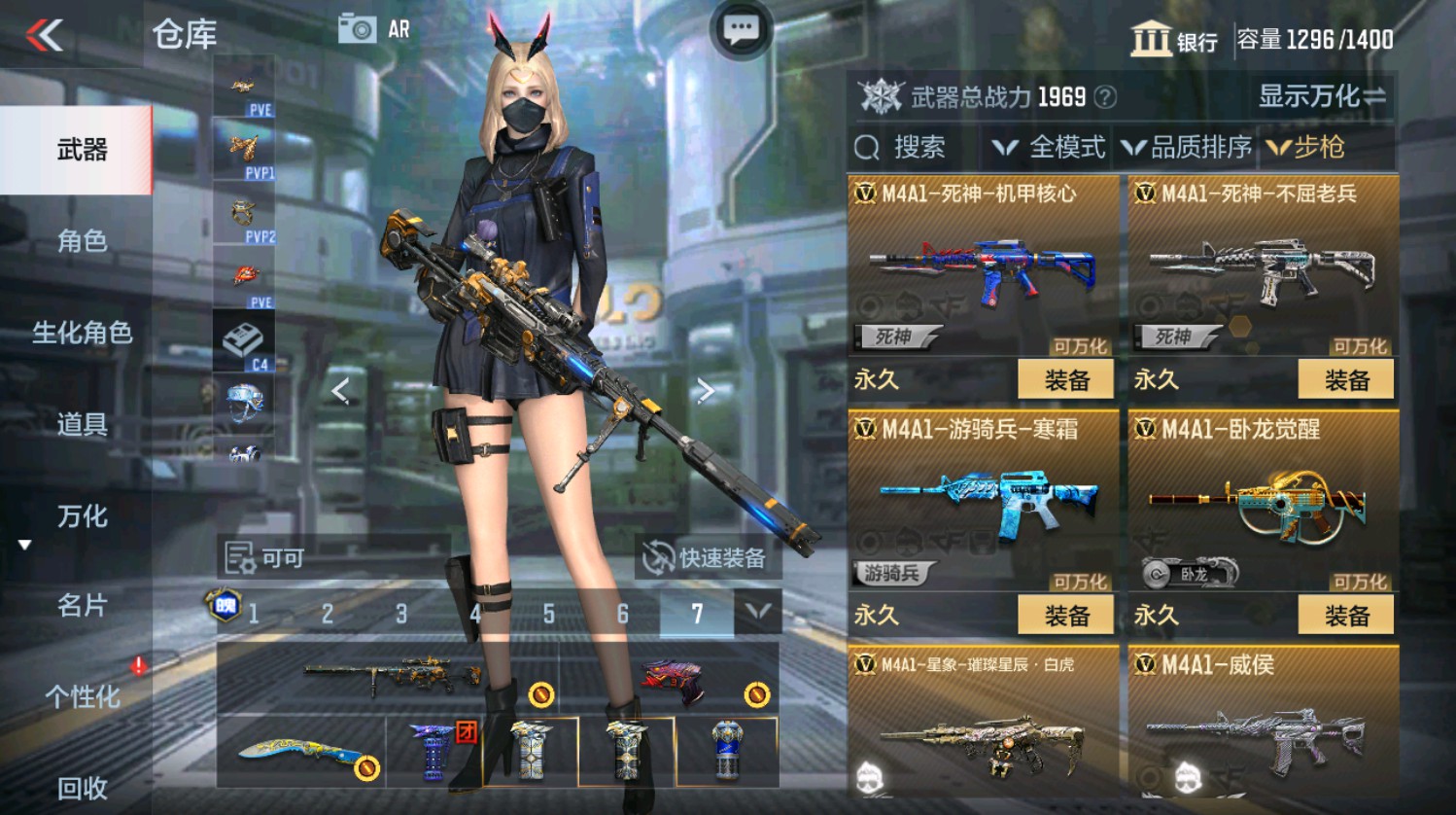Equip the M4A1-死神-机甲核心 rifle
Viewport: 1456px width, 815px height.
[x=1066, y=379]
